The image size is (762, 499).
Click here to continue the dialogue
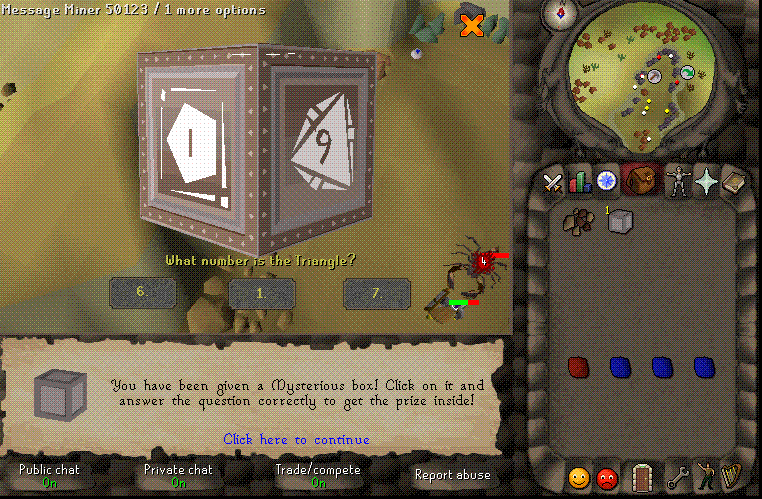[x=296, y=439]
